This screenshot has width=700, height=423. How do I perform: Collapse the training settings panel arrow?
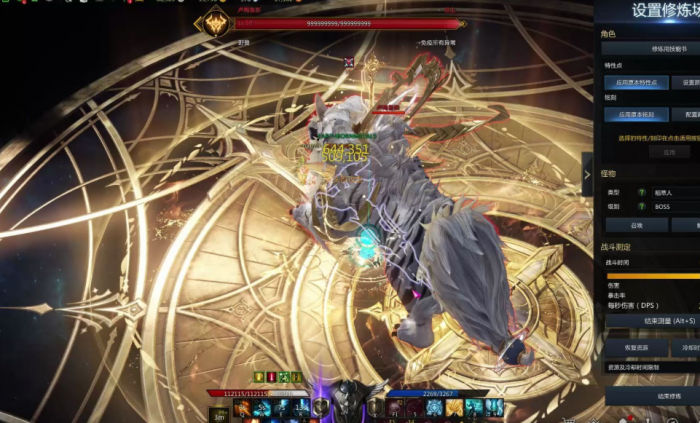[x=588, y=175]
